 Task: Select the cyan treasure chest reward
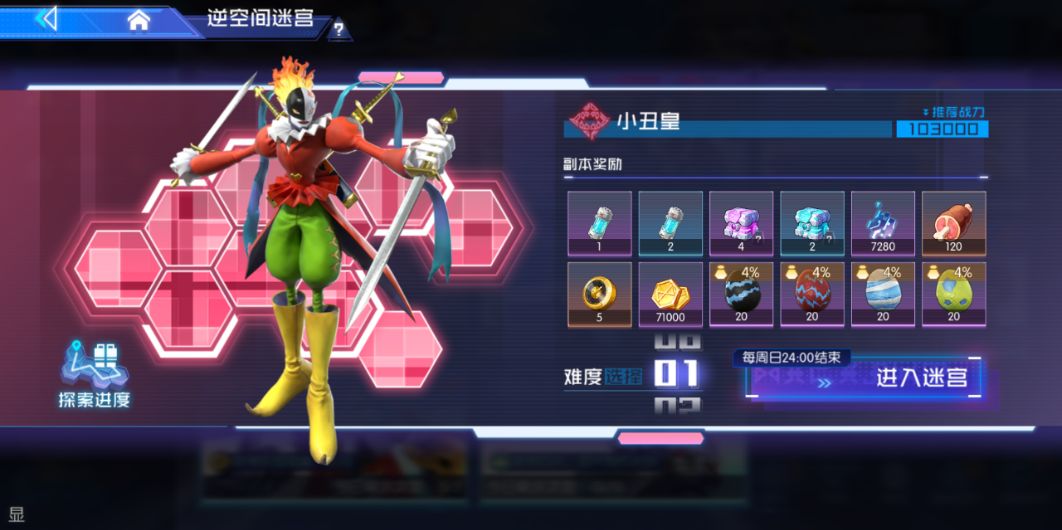click(812, 223)
